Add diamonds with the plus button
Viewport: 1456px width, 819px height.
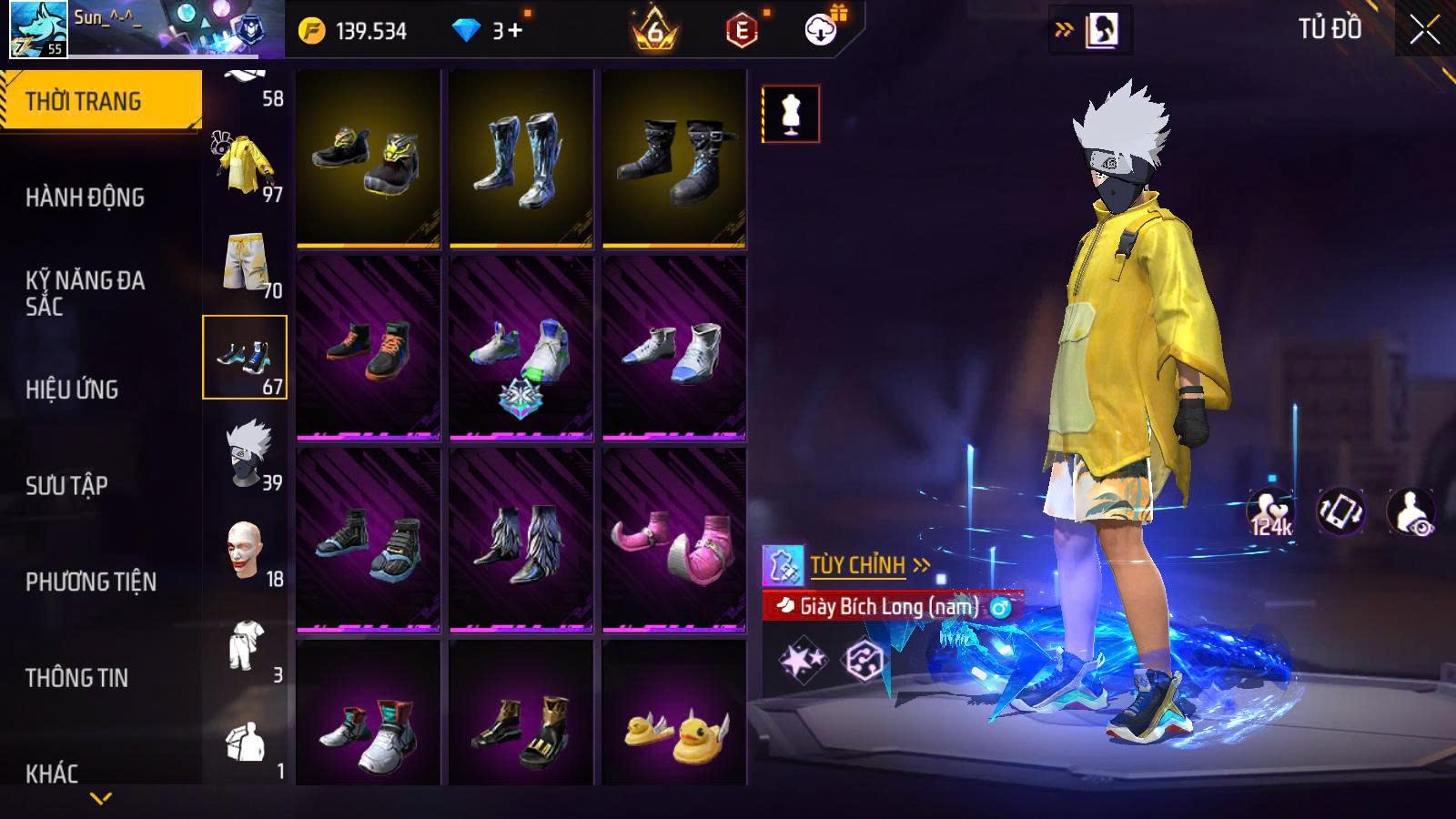515,31
